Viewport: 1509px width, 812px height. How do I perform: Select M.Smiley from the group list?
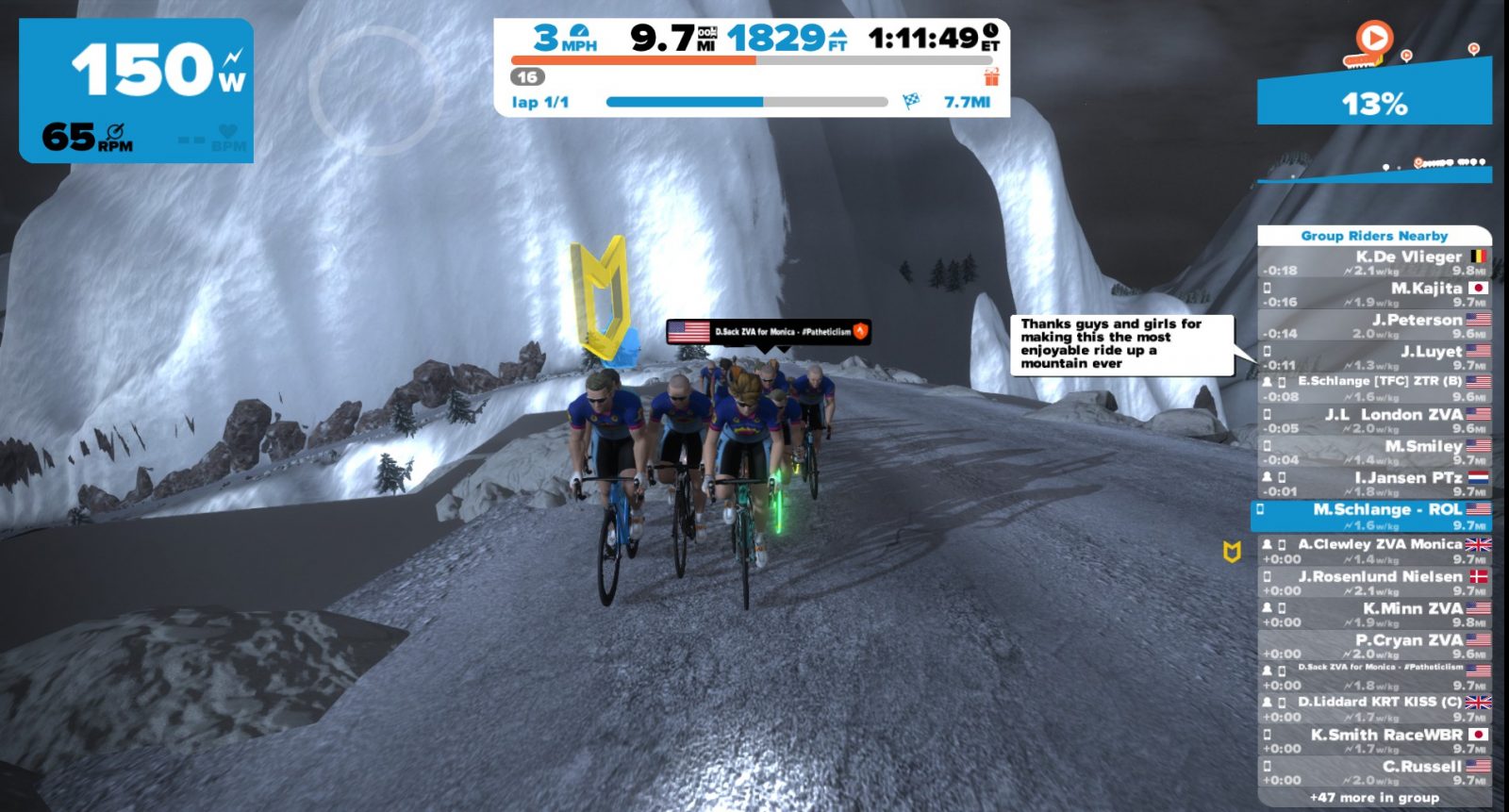coord(1375,452)
